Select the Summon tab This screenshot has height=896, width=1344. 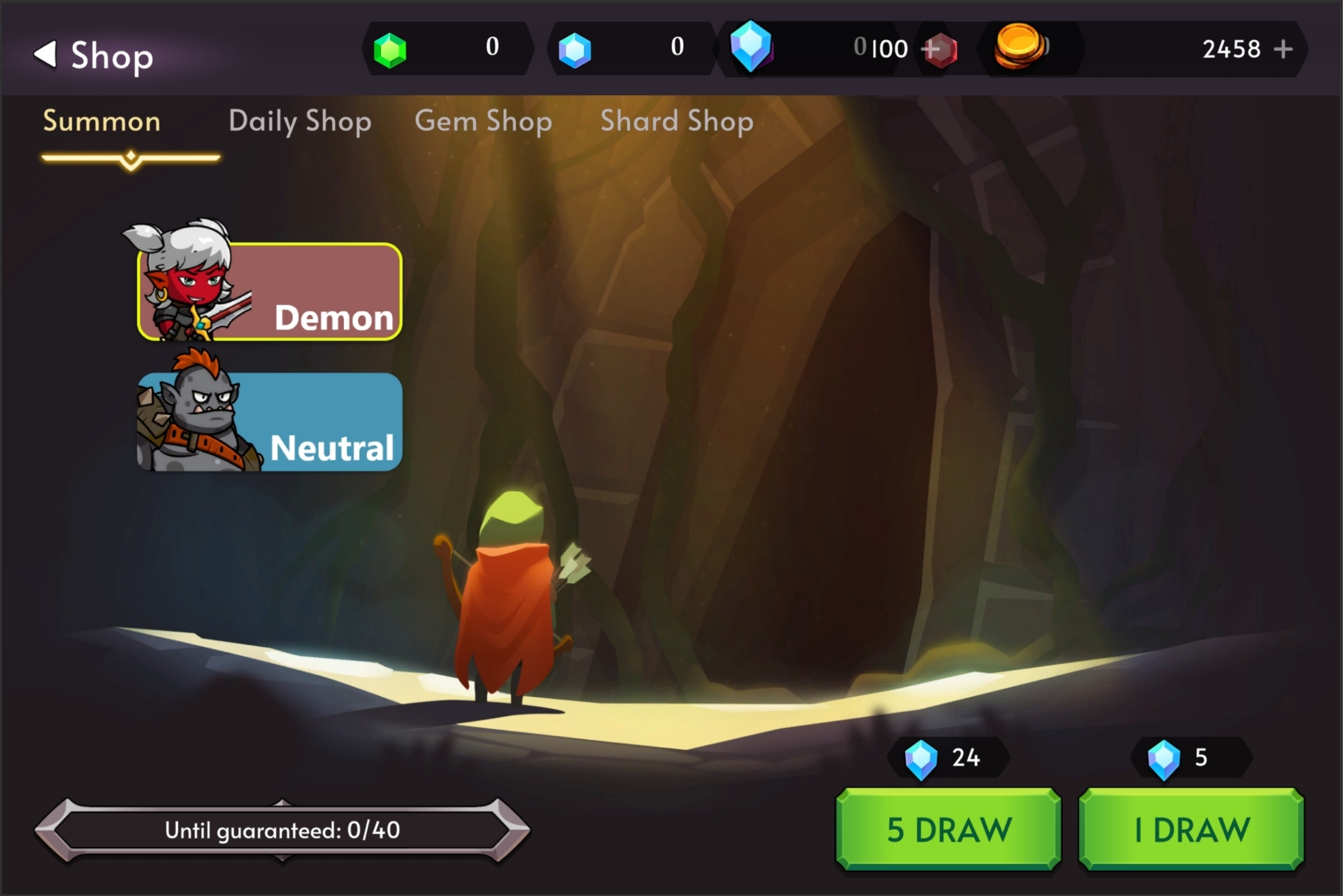click(x=102, y=121)
